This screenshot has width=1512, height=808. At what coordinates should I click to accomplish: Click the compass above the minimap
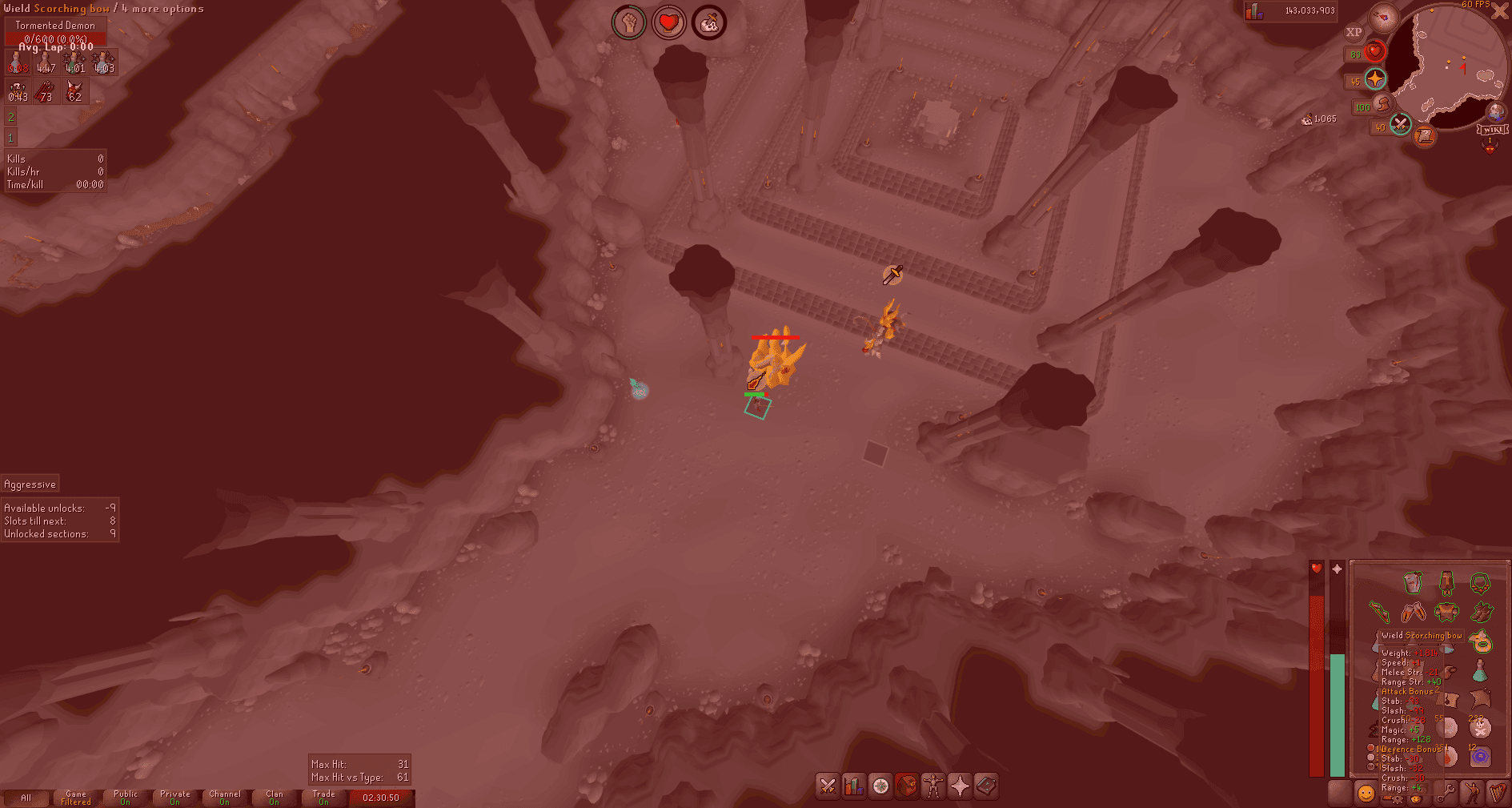[x=1384, y=18]
